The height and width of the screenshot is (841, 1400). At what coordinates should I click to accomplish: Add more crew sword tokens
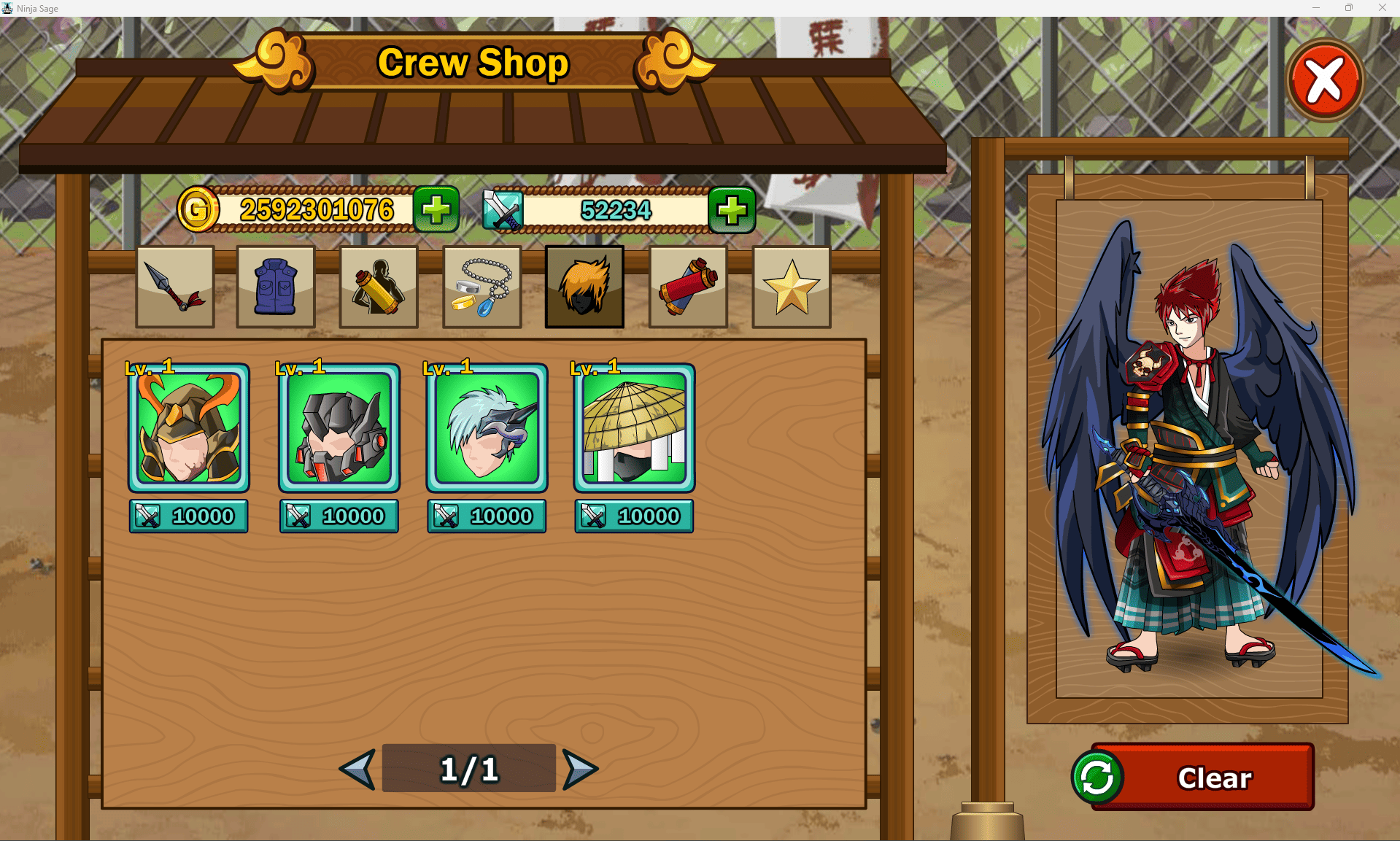click(732, 209)
